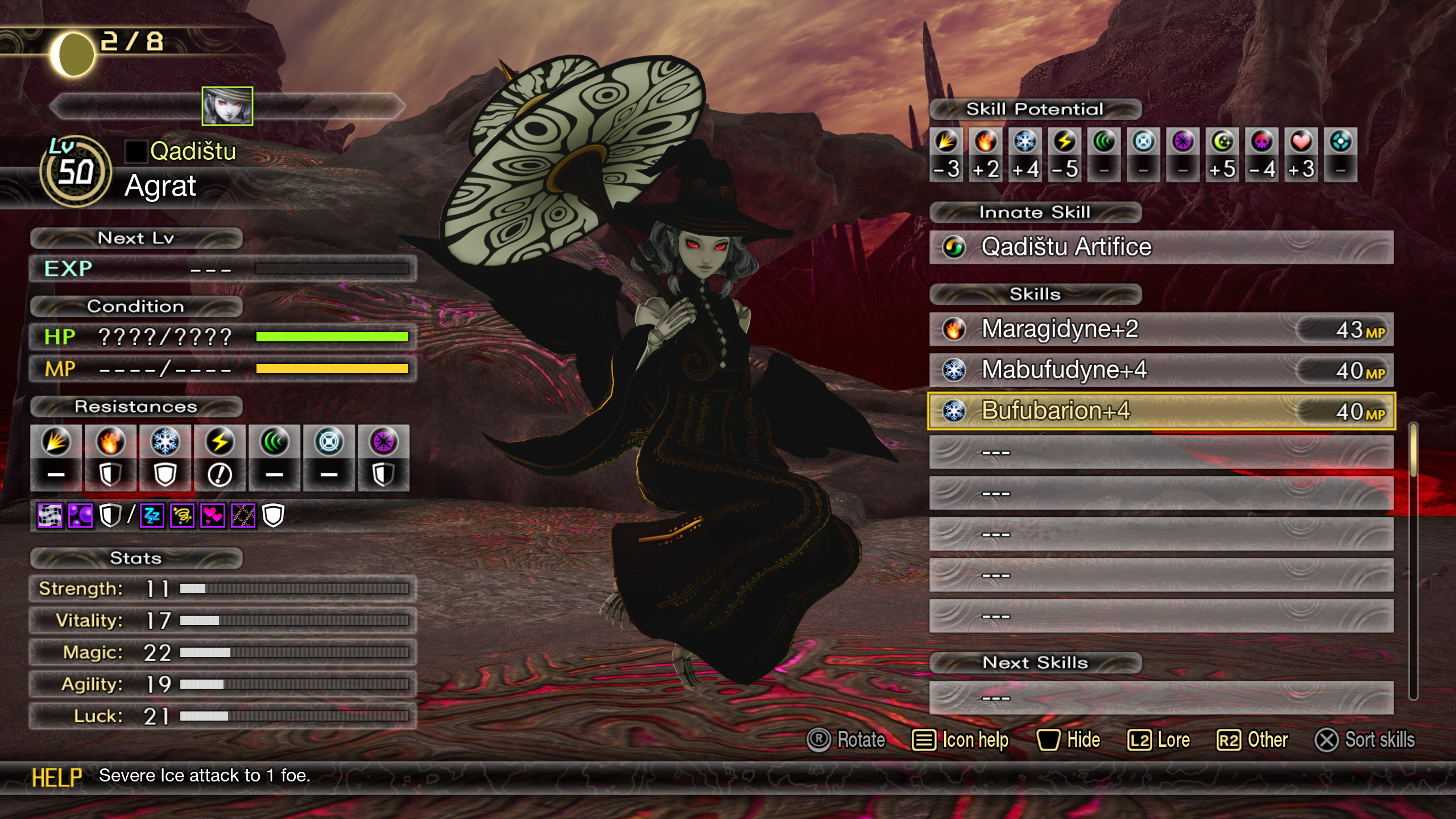Viewport: 1456px width, 819px height.
Task: Select the Qadištu Artifice innate skill
Action: 1160,247
